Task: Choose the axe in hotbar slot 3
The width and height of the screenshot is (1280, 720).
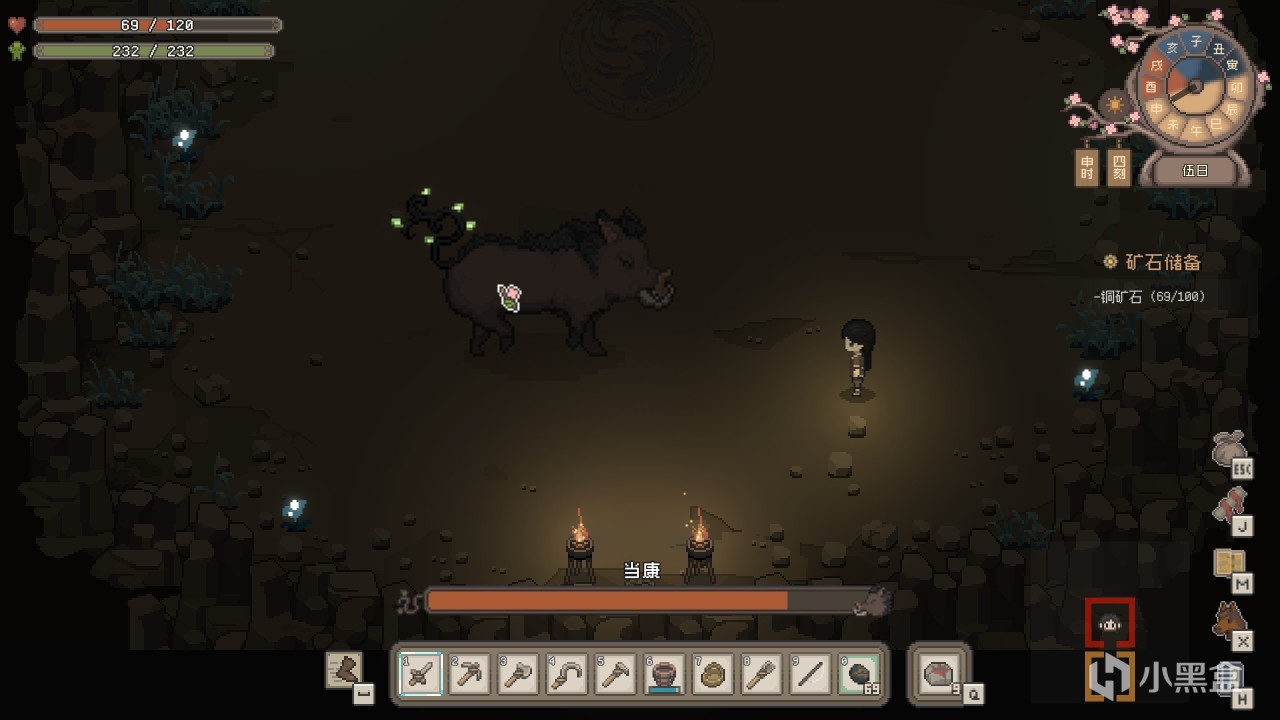Action: click(x=519, y=676)
